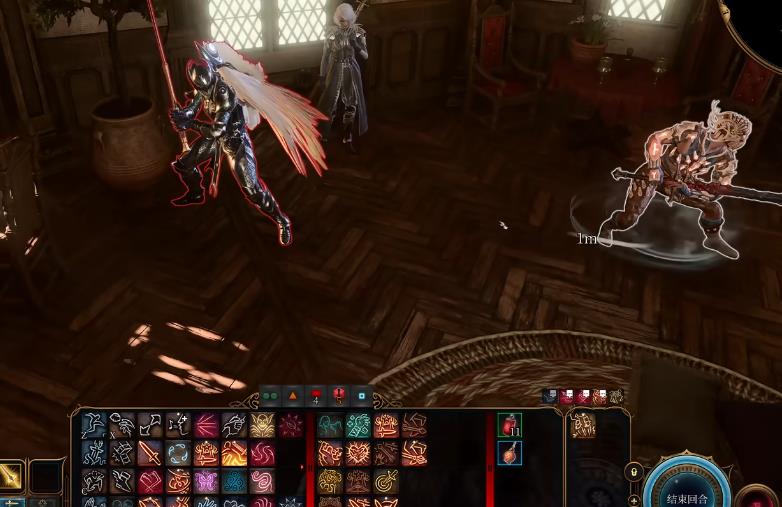Select the blue square resource indicator
The height and width of the screenshot is (507, 782).
(x=361, y=396)
